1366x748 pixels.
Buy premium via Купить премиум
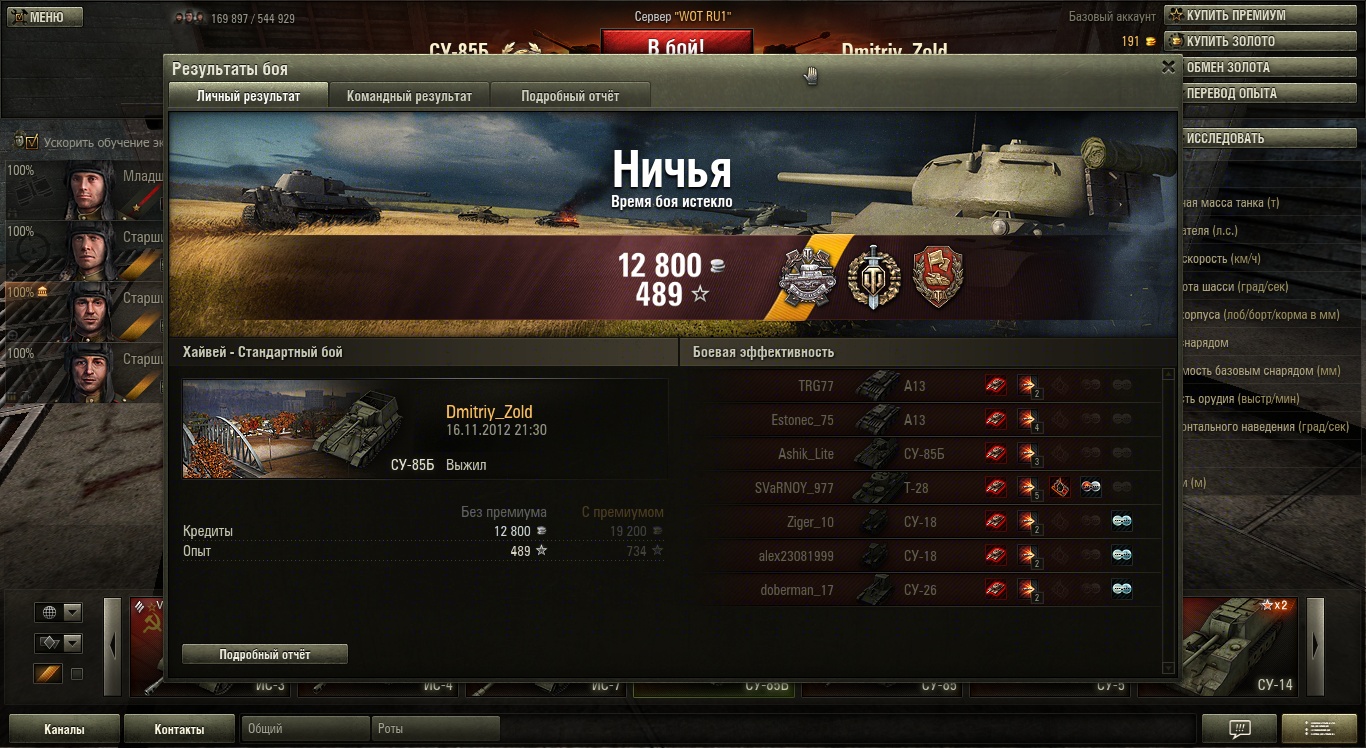1264,16
